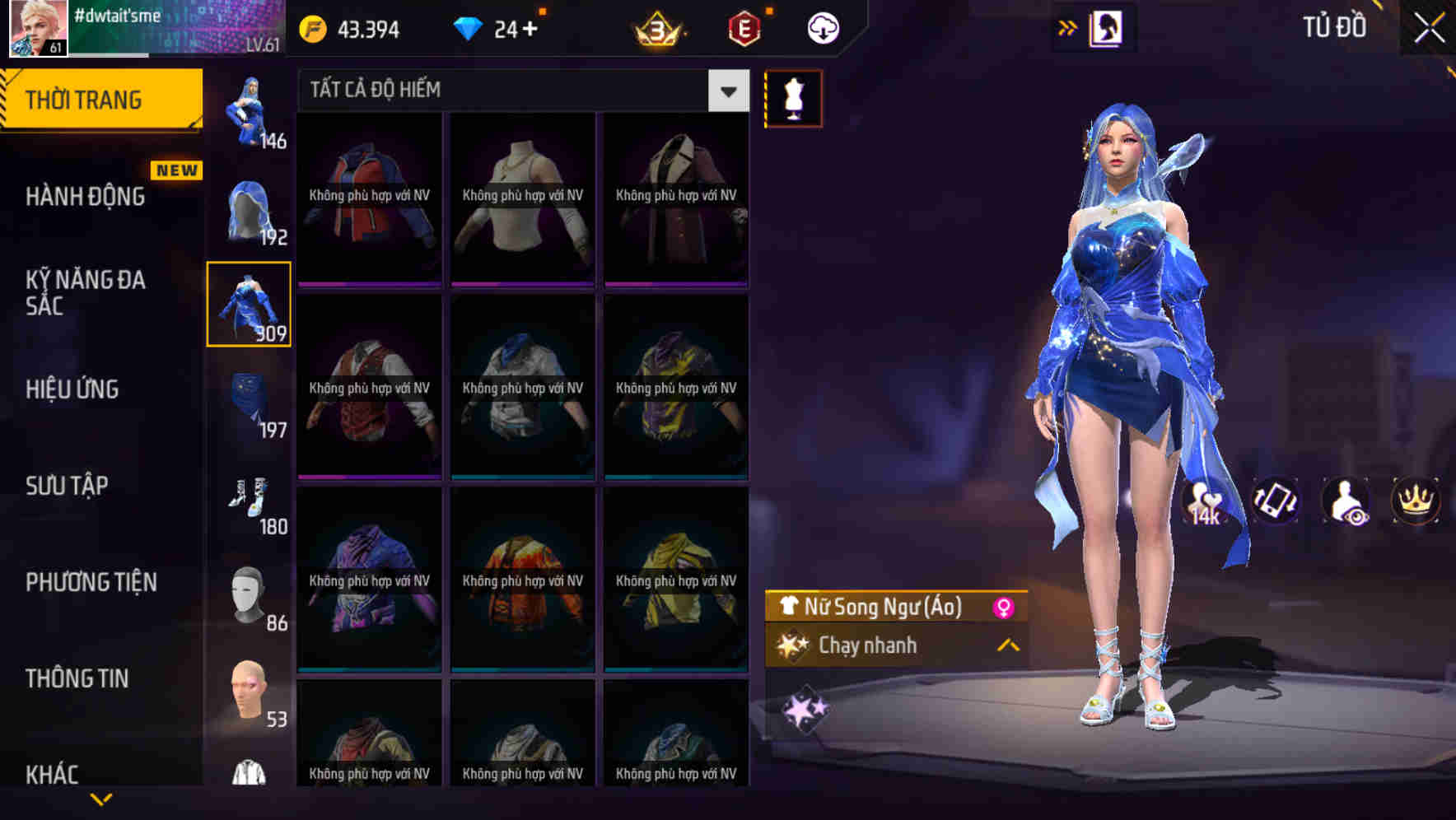
Task: Click the double arrow collapse toggle at top right
Action: [x=1067, y=26]
